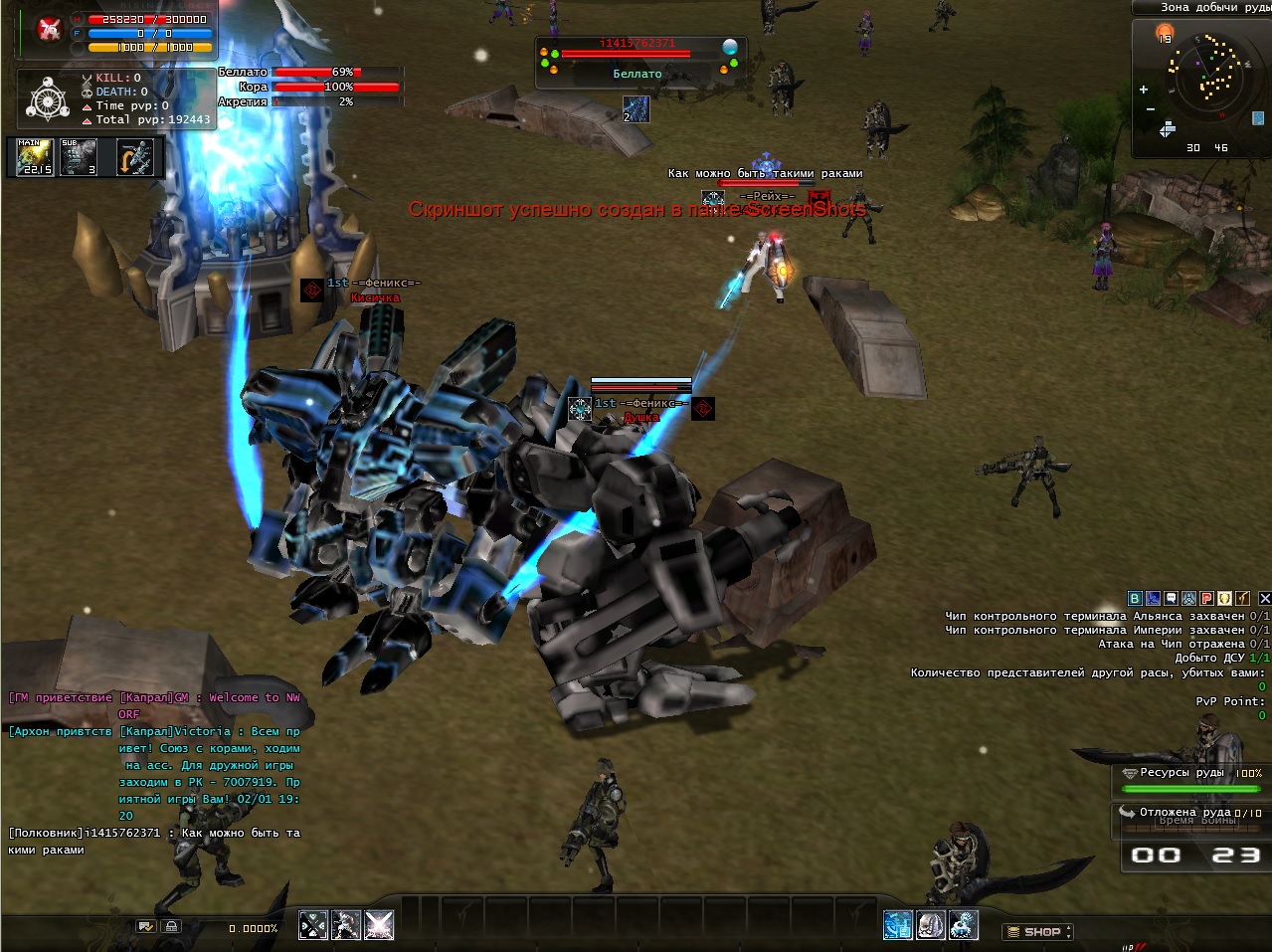Activate the crossed swords skill icon

pos(313,925)
